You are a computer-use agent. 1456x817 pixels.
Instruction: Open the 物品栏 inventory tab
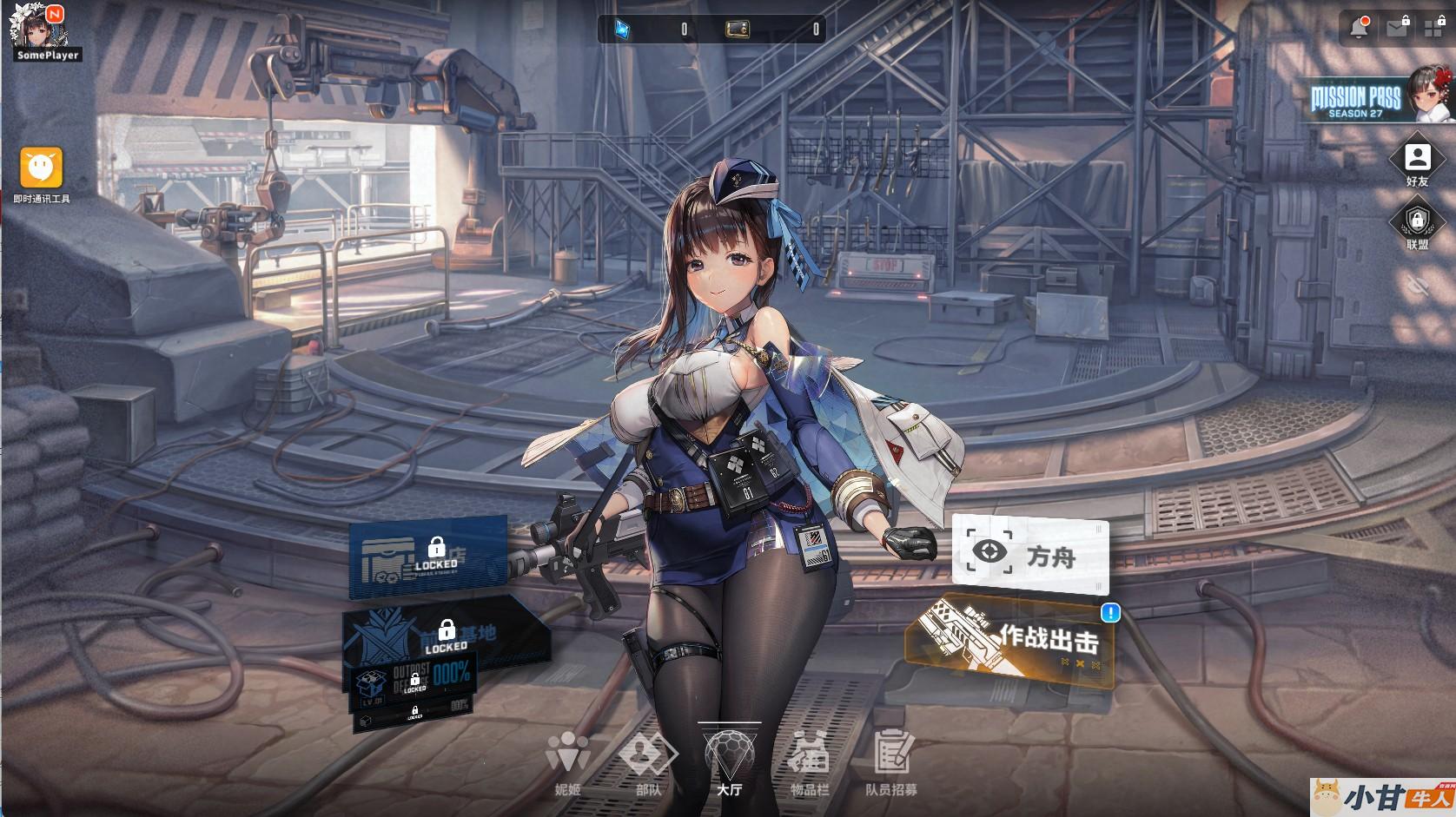pyautogui.click(x=809, y=762)
